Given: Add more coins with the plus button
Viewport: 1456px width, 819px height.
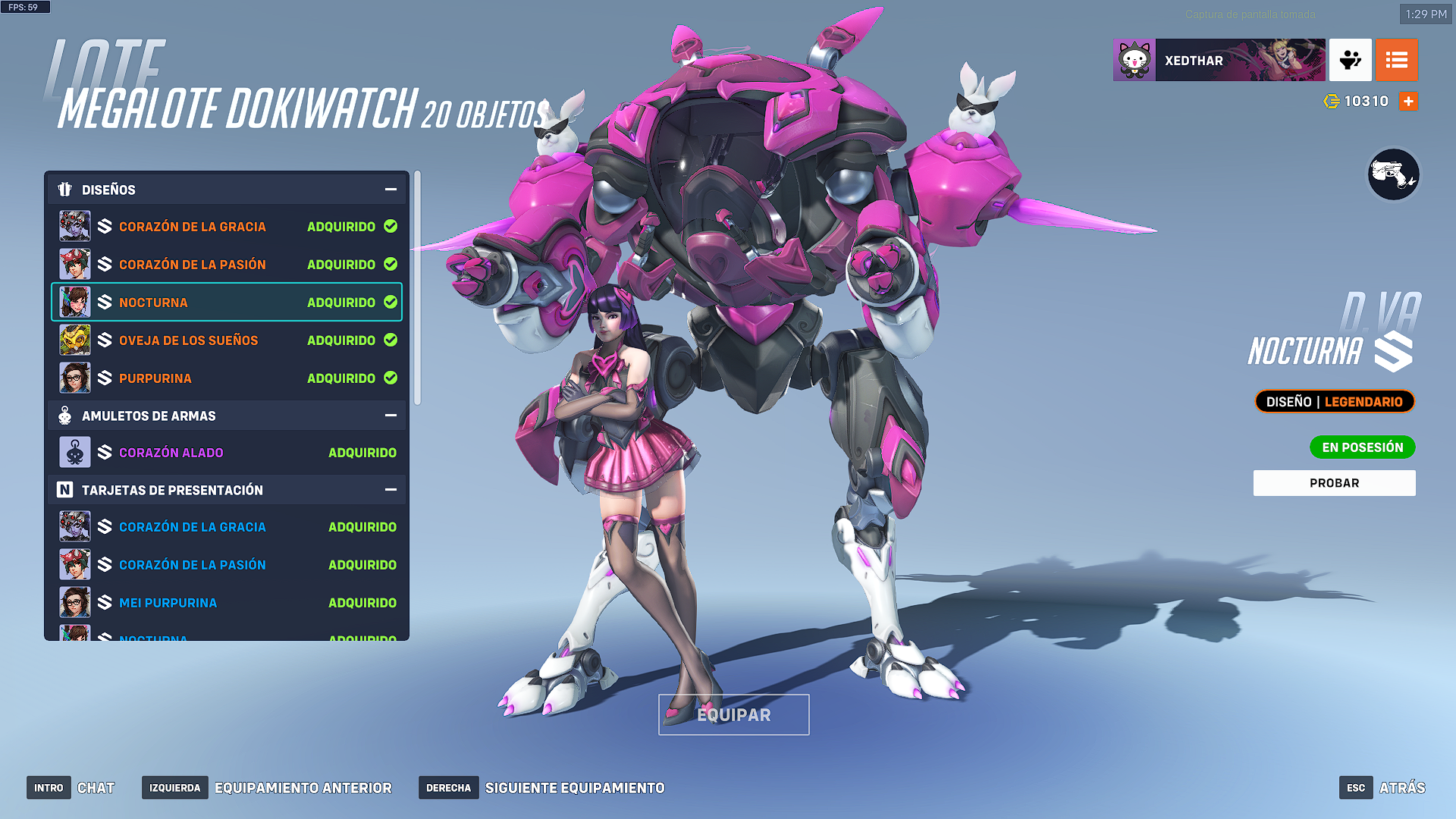Looking at the screenshot, I should [1408, 102].
